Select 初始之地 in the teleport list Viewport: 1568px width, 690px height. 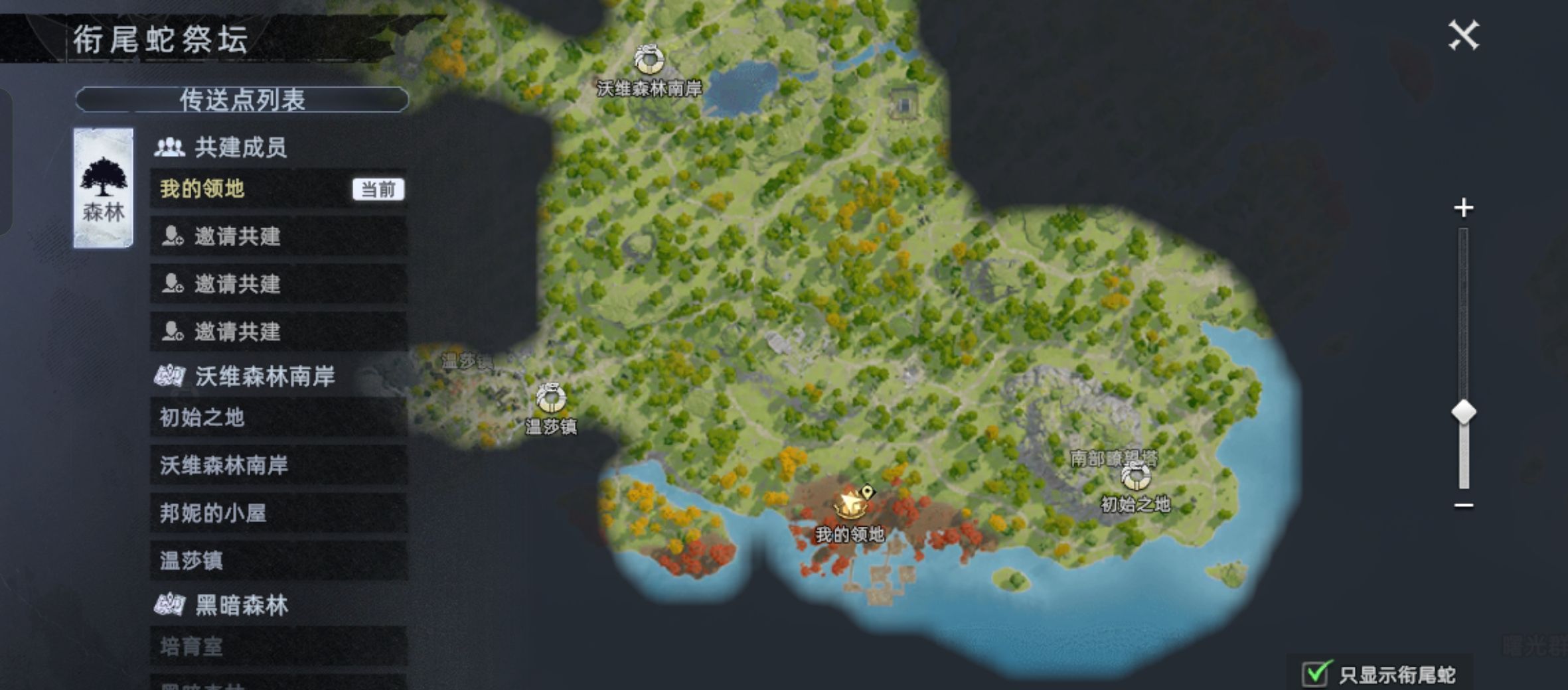[278, 417]
